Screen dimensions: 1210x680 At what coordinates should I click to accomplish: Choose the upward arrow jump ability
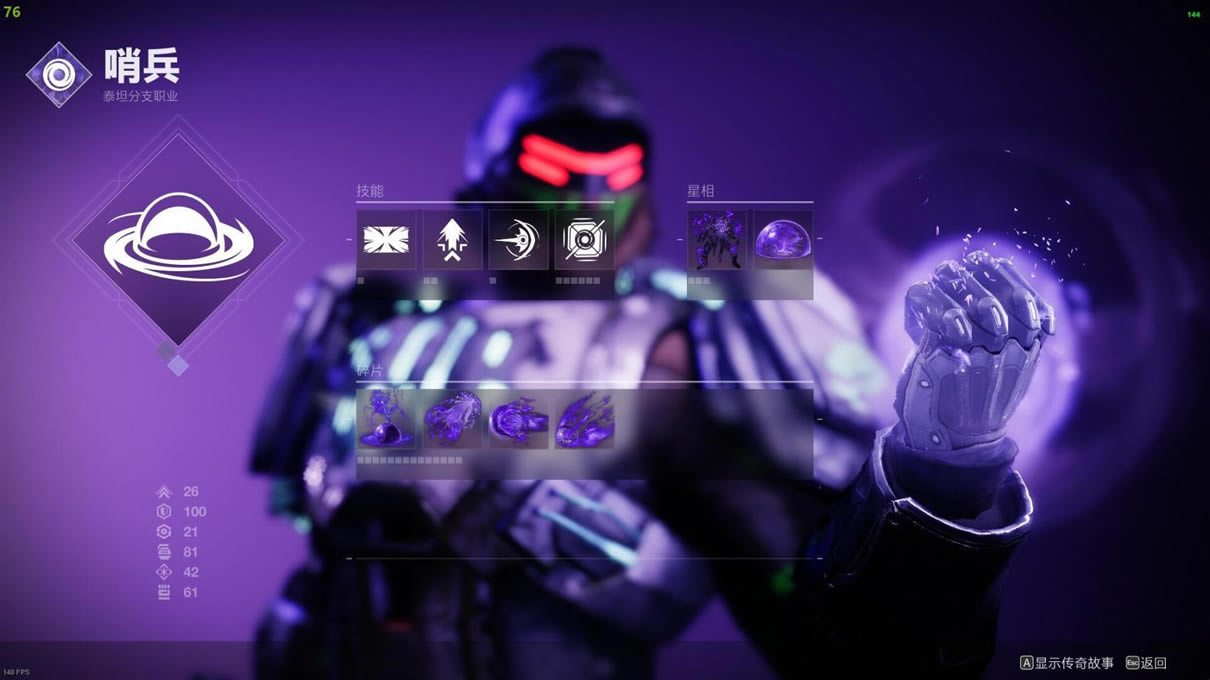[452, 240]
